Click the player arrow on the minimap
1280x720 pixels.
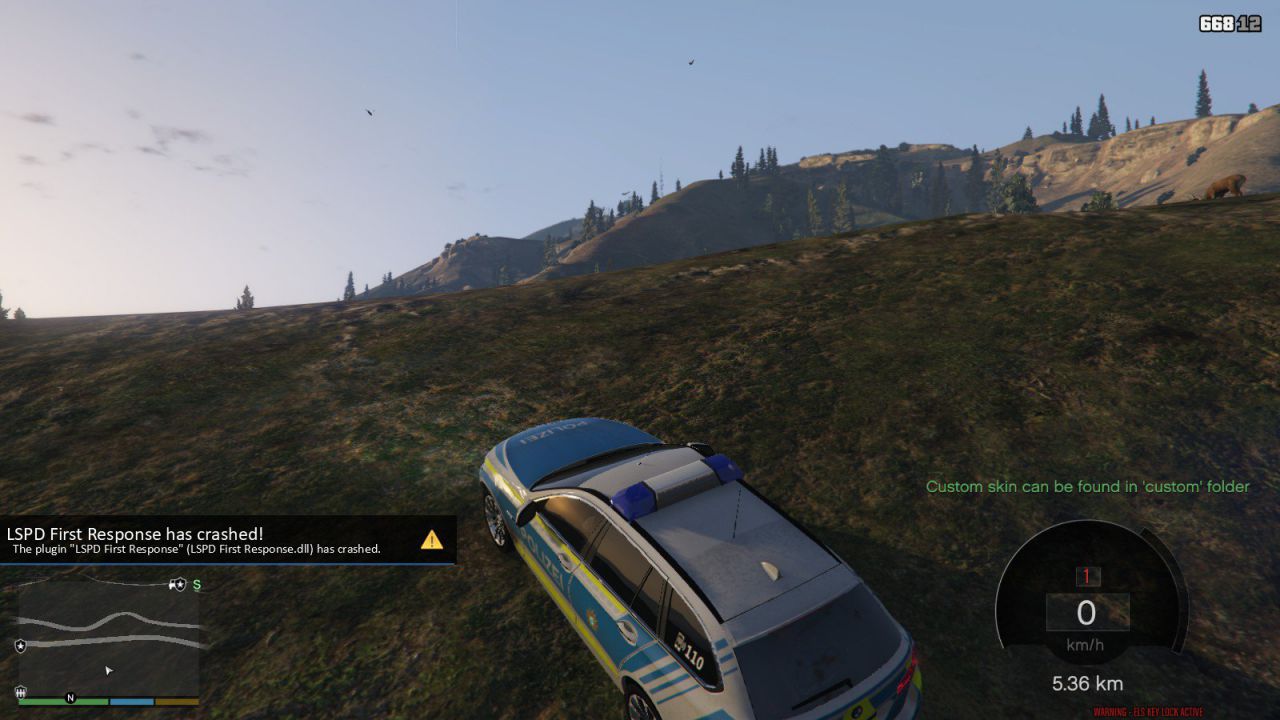tap(109, 670)
